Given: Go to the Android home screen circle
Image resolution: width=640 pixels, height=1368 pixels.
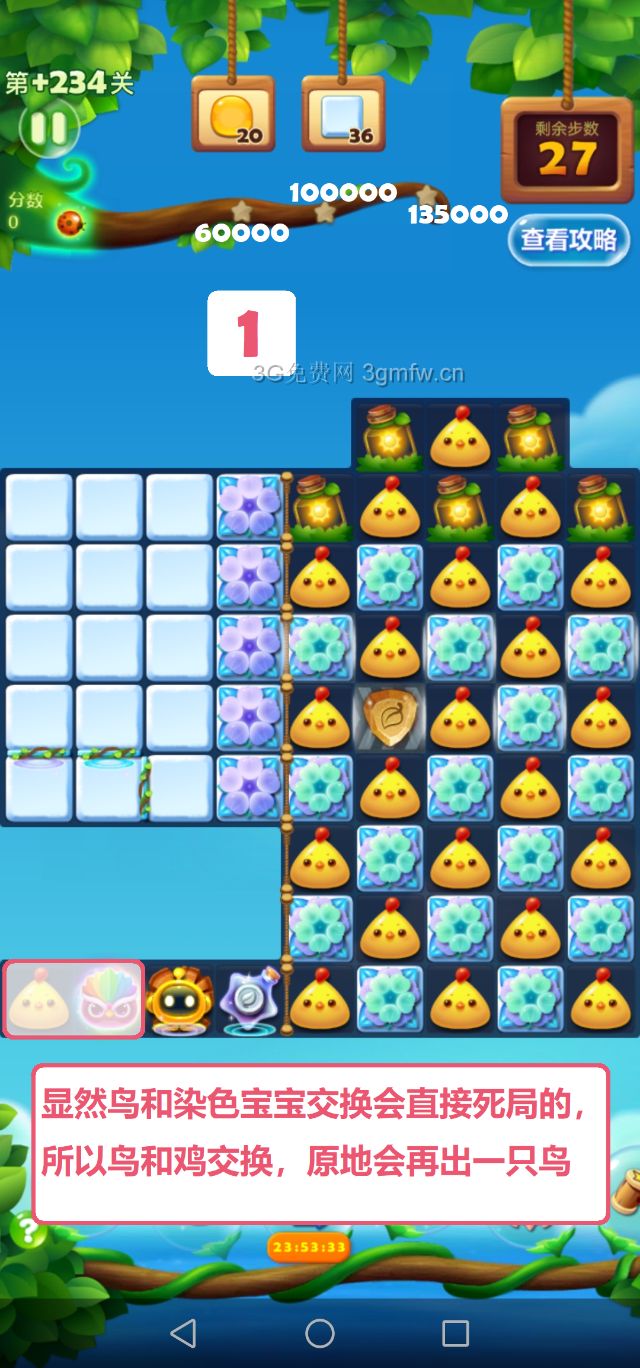Looking at the screenshot, I should pyautogui.click(x=320, y=1332).
